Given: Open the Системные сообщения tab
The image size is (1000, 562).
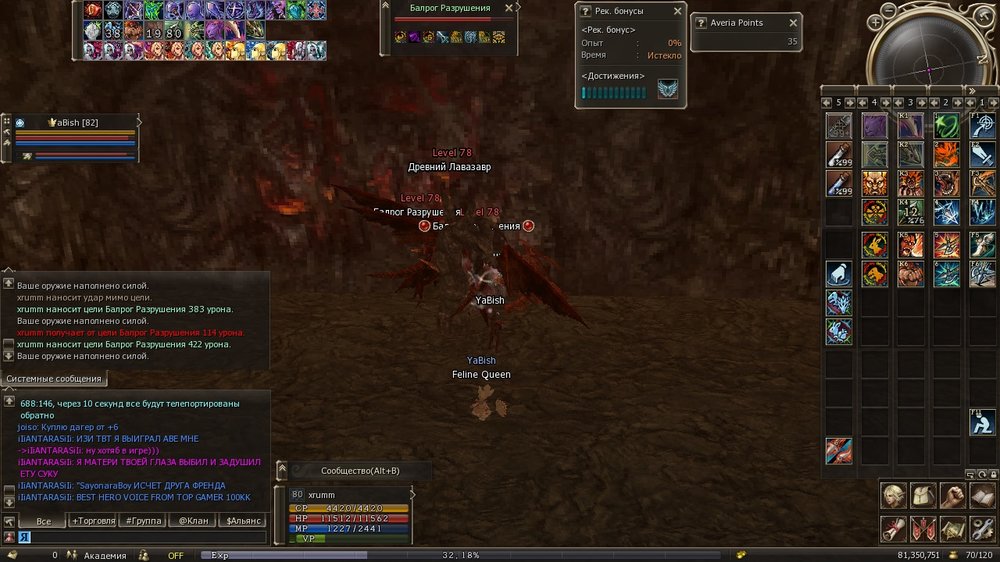Looking at the screenshot, I should (55, 379).
